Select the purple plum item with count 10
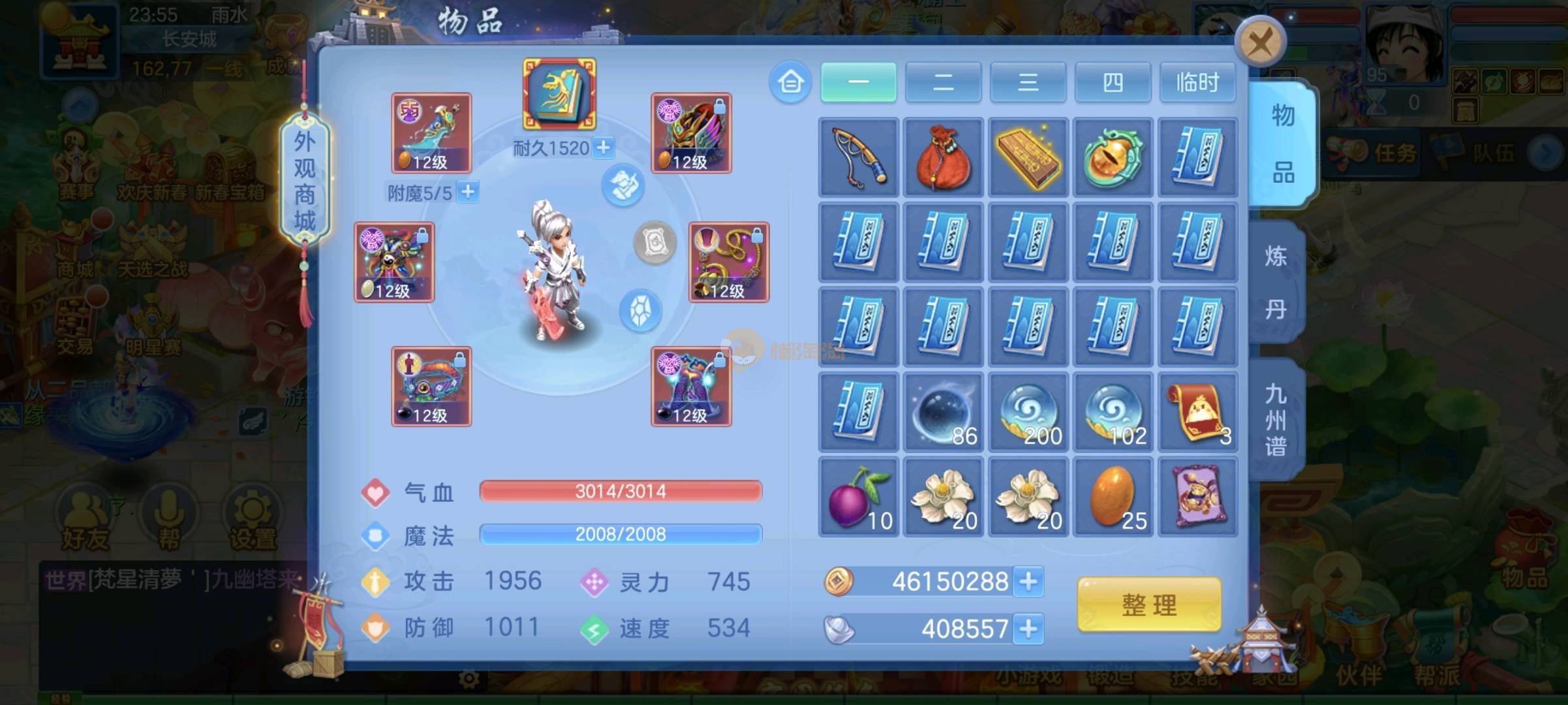 859,497
